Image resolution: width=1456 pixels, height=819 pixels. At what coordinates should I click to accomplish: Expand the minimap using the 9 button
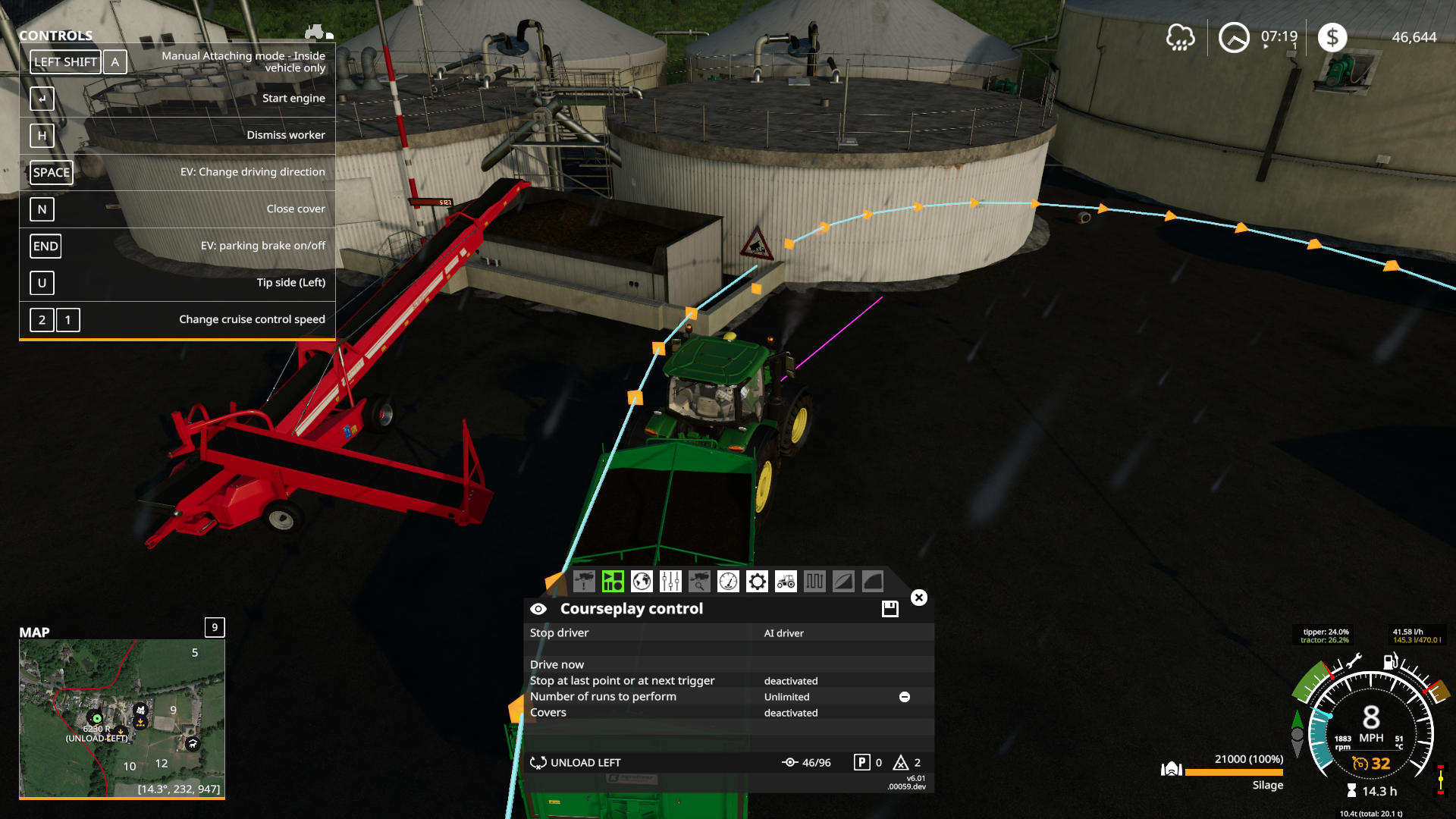pyautogui.click(x=213, y=628)
